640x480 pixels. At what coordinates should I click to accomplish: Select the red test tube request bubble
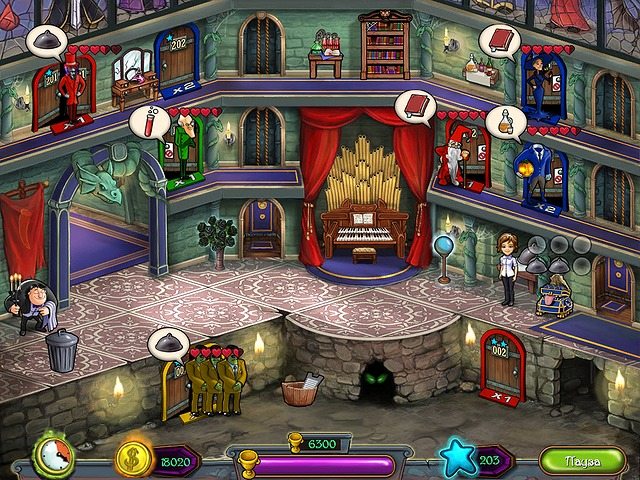146,122
